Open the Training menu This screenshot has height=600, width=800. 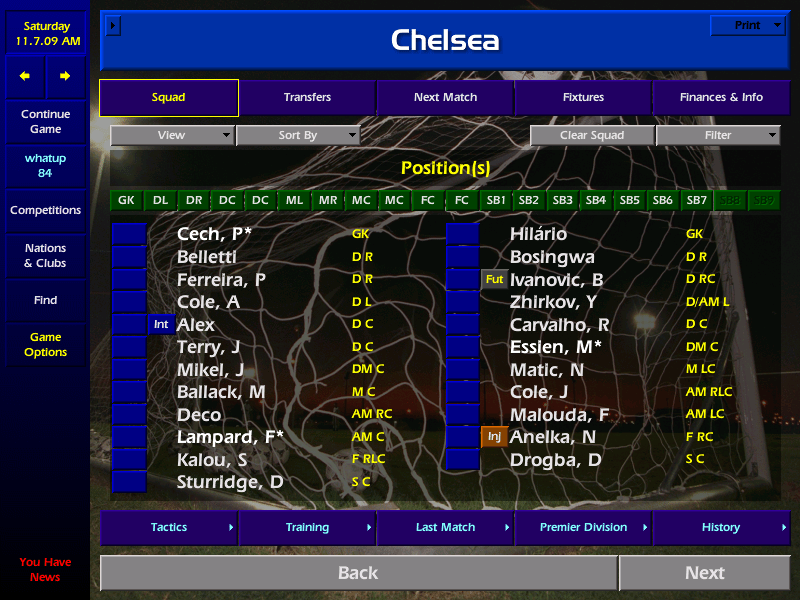(x=307, y=528)
